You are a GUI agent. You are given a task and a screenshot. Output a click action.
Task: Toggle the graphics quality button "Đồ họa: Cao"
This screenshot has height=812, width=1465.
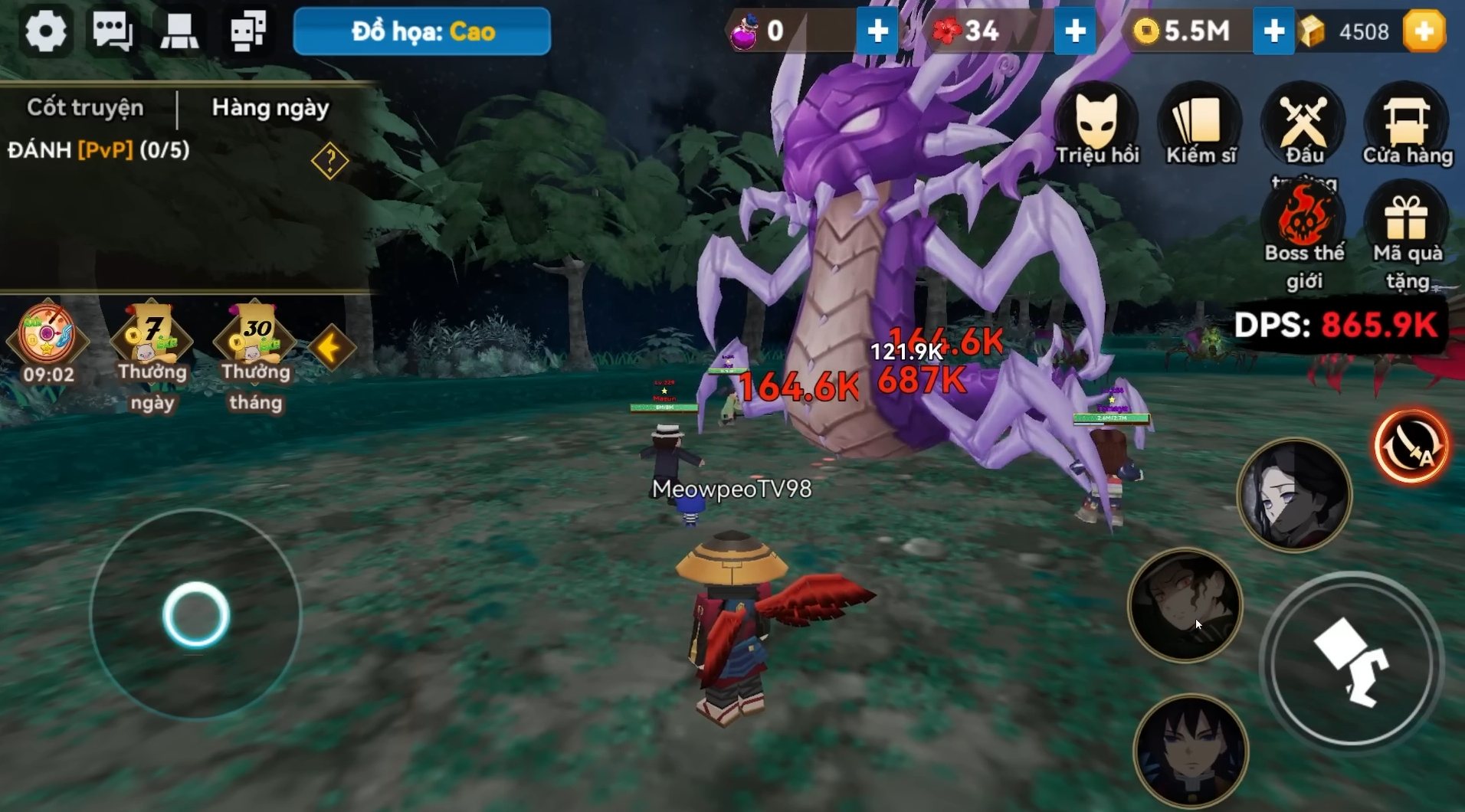[x=422, y=31]
